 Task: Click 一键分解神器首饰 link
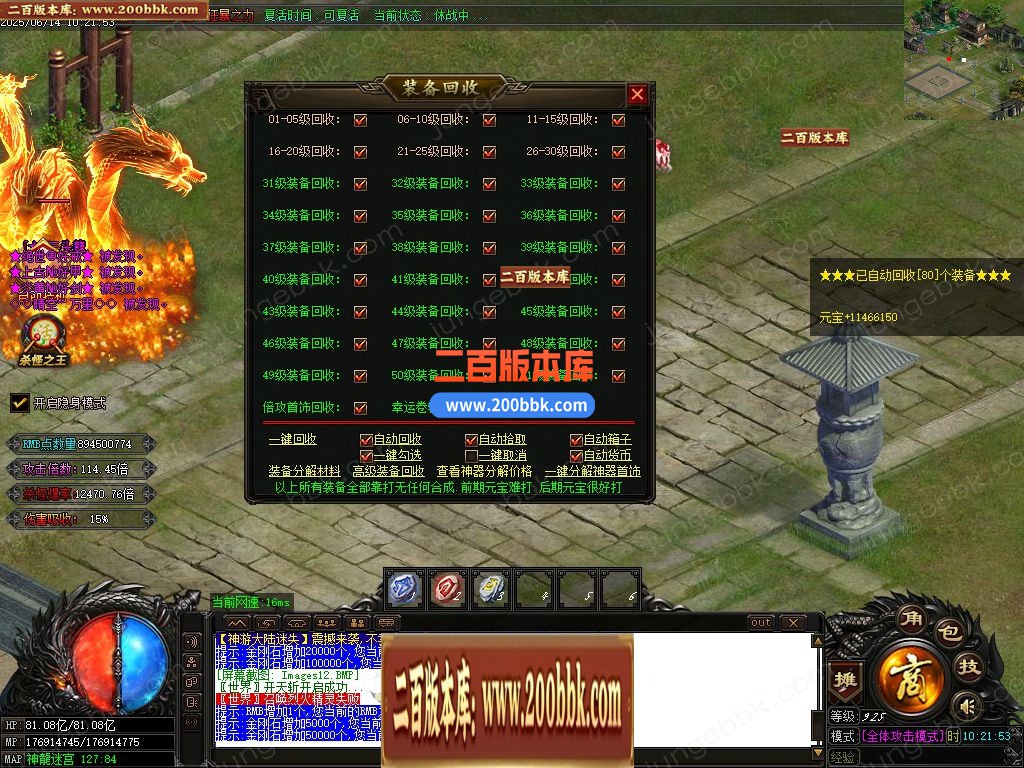(592, 471)
